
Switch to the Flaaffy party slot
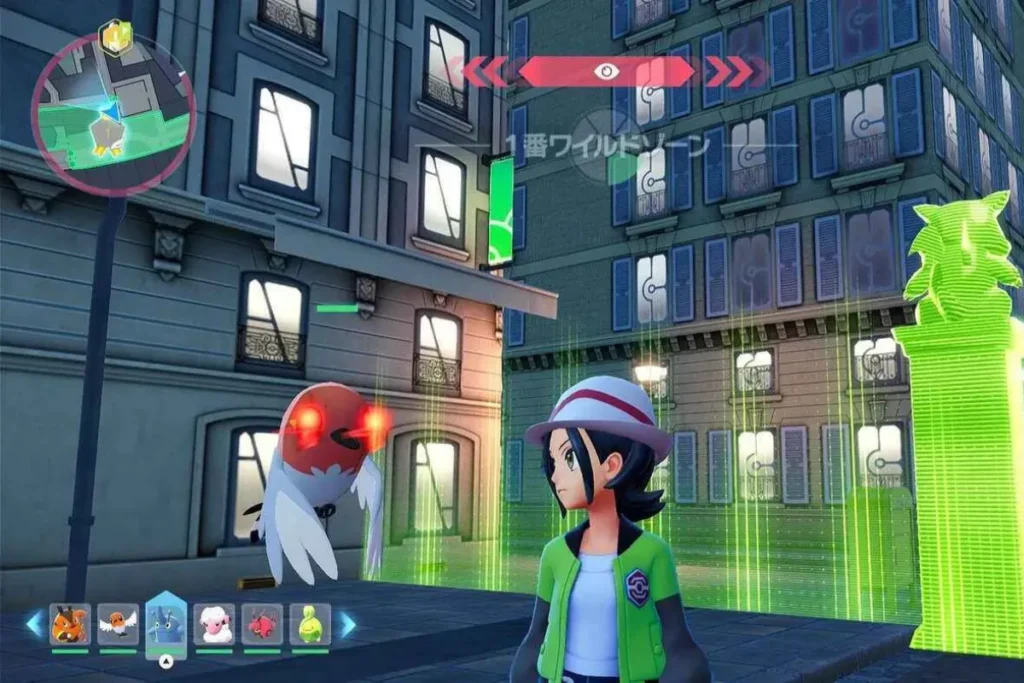pos(214,624)
